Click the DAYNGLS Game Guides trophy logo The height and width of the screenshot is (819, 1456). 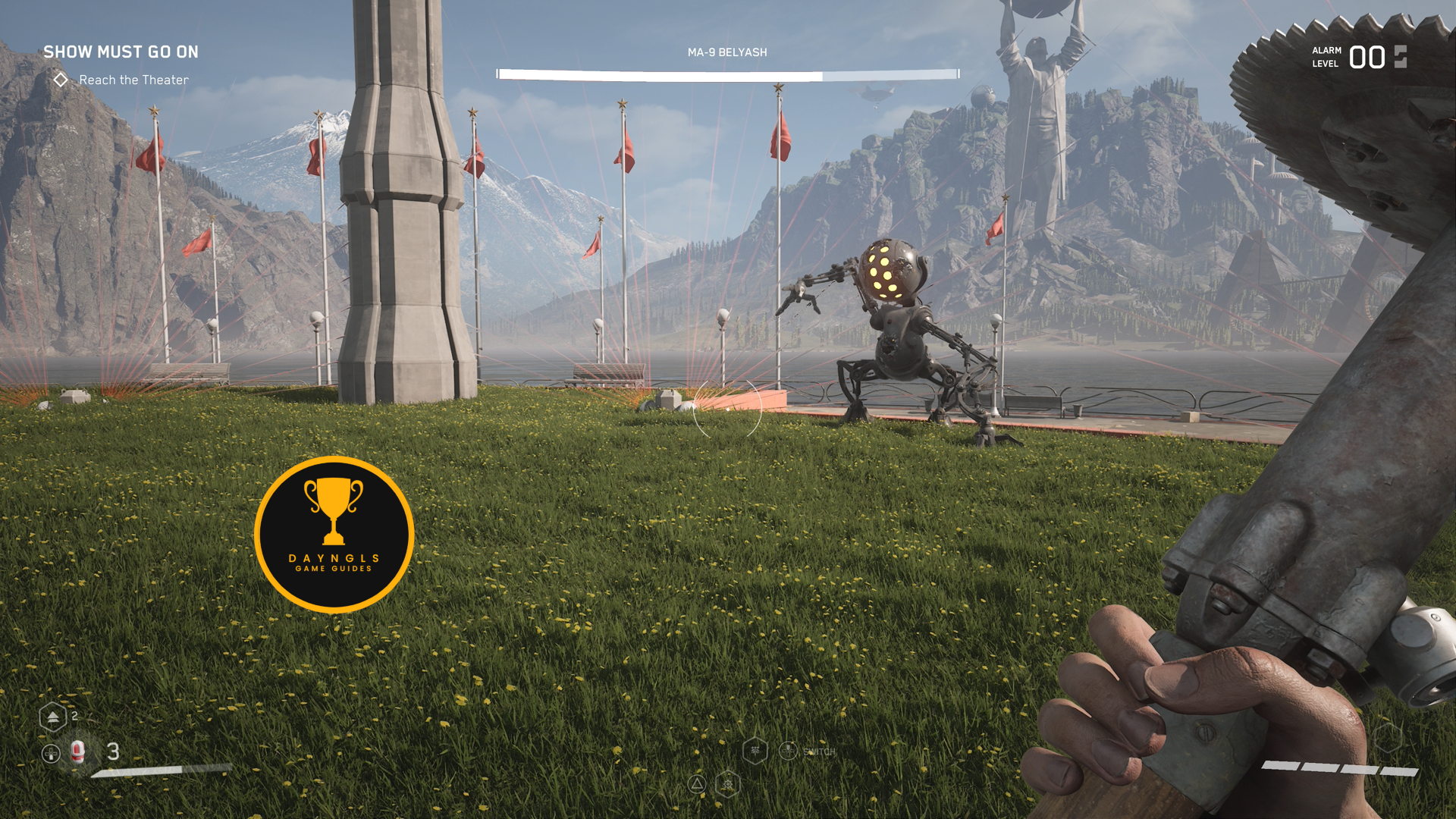point(334,535)
